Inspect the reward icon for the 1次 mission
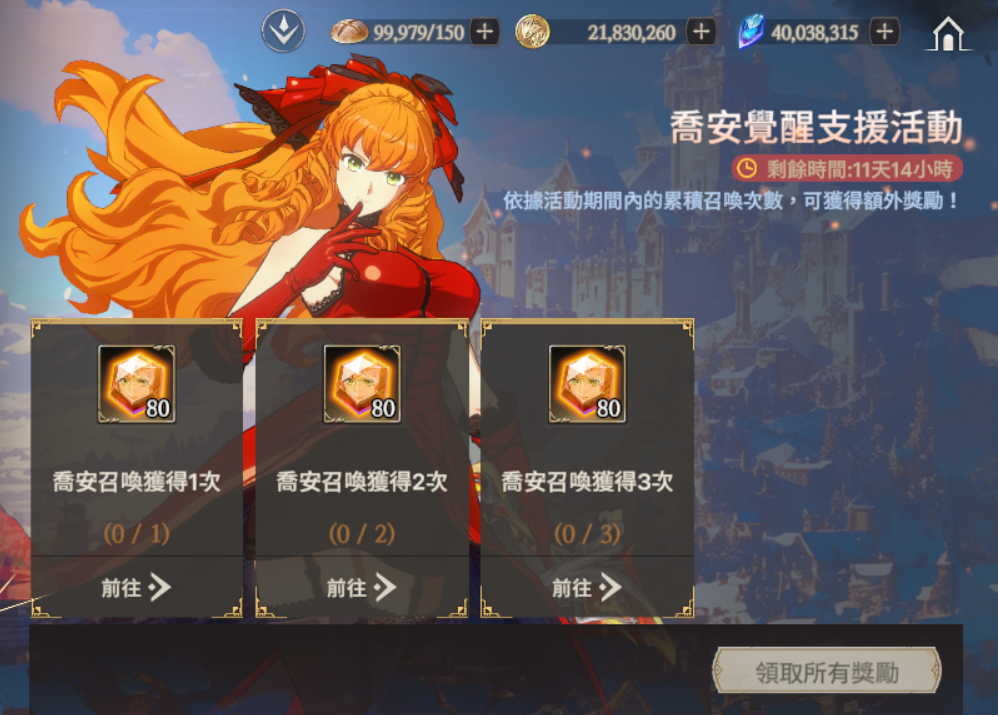This screenshot has width=998, height=715. coord(136,384)
